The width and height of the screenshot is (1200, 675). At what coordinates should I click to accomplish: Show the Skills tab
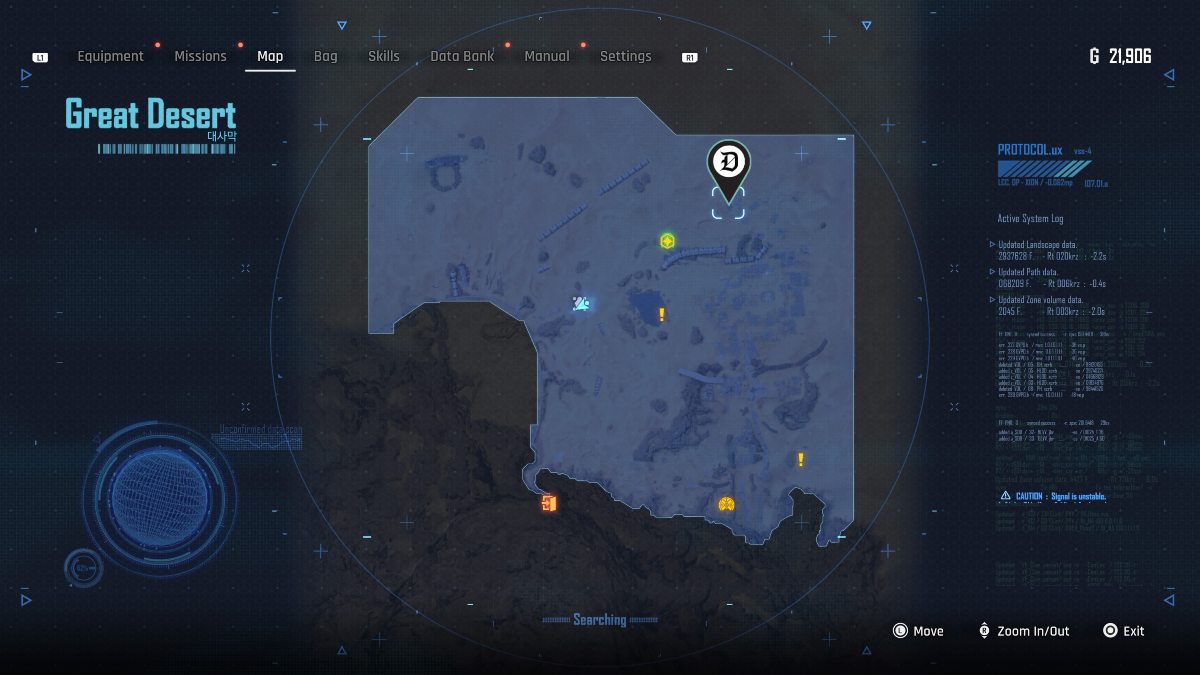[x=383, y=56]
